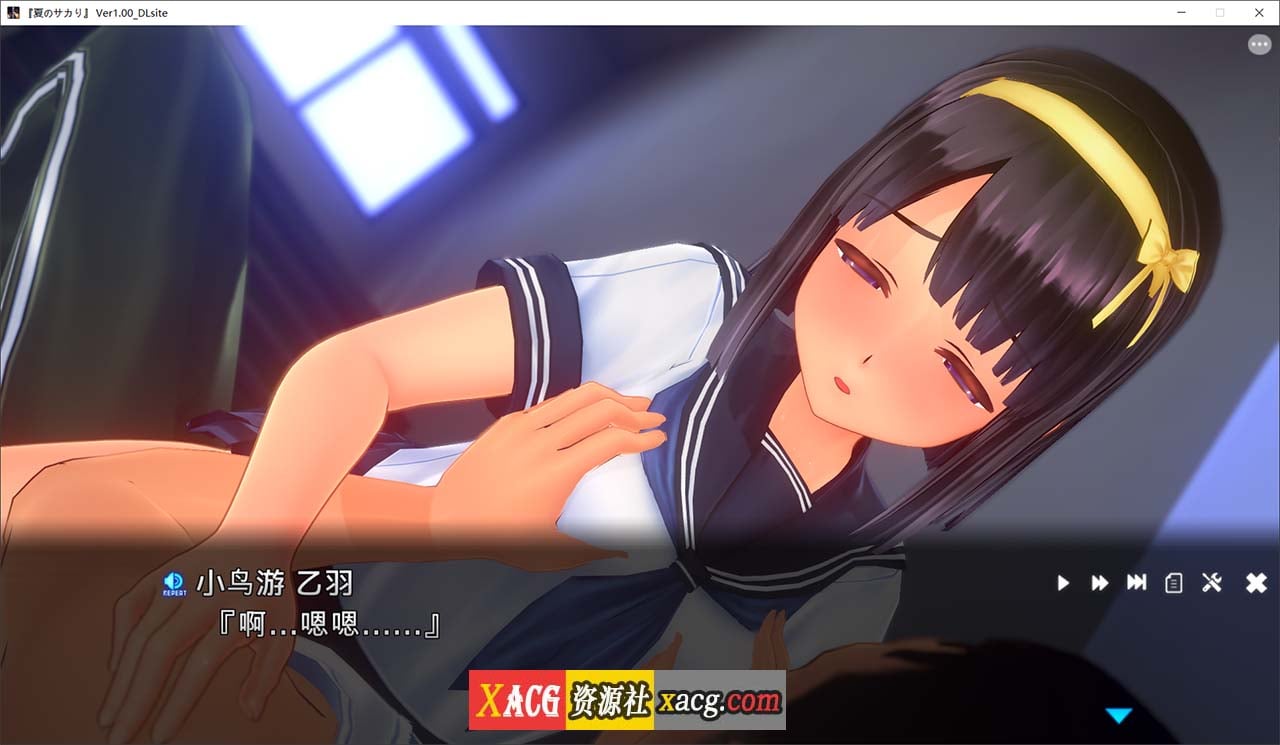Maximize the game window
This screenshot has height=745, width=1280.
pos(1219,12)
